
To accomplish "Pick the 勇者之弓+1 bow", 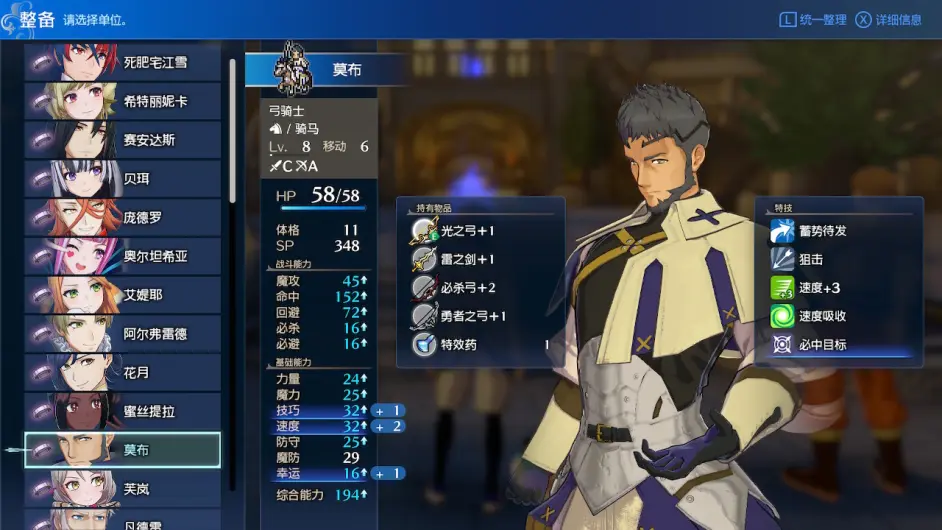I will [472, 316].
